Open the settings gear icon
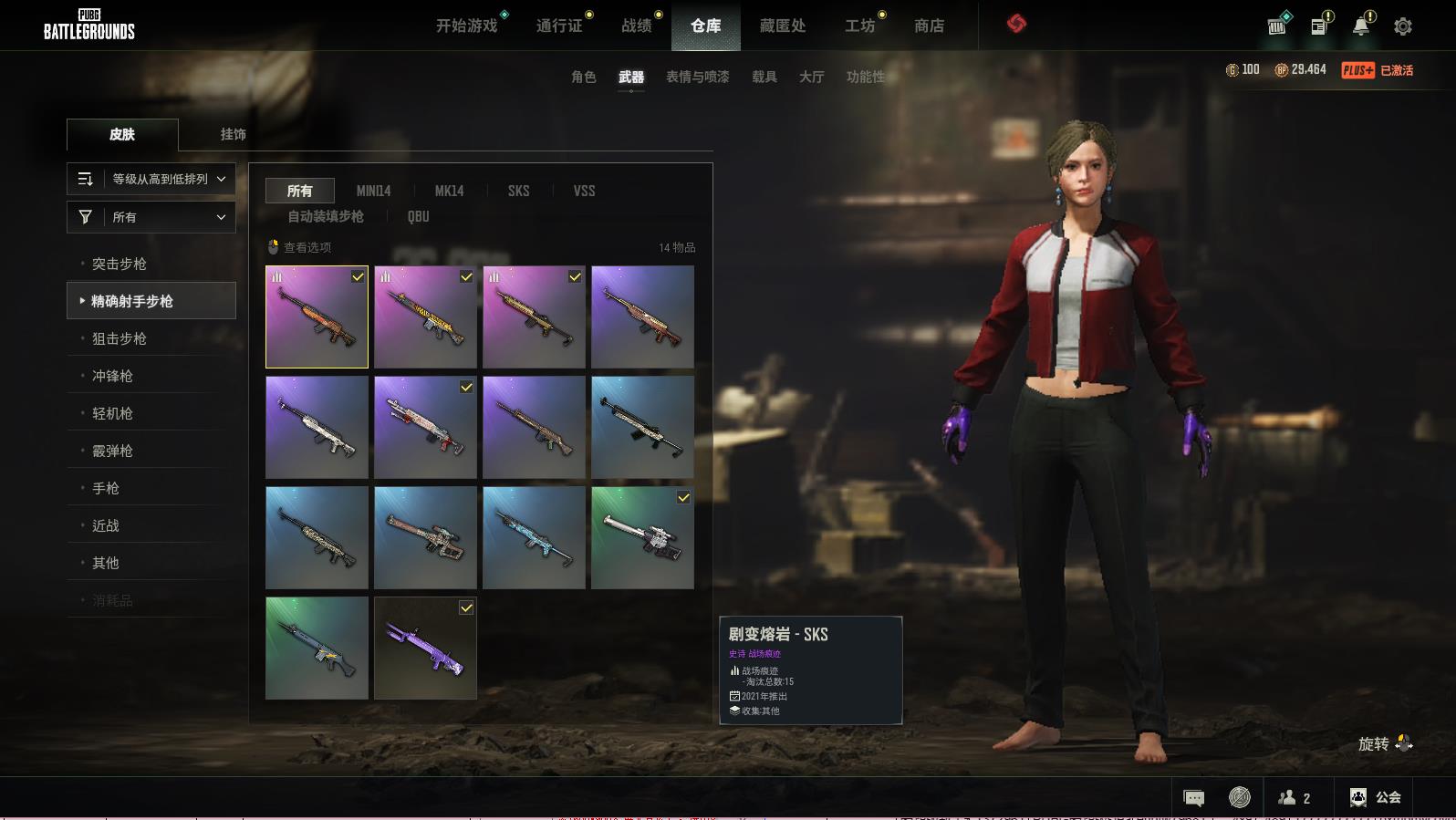1456x820 pixels. 1403,26
